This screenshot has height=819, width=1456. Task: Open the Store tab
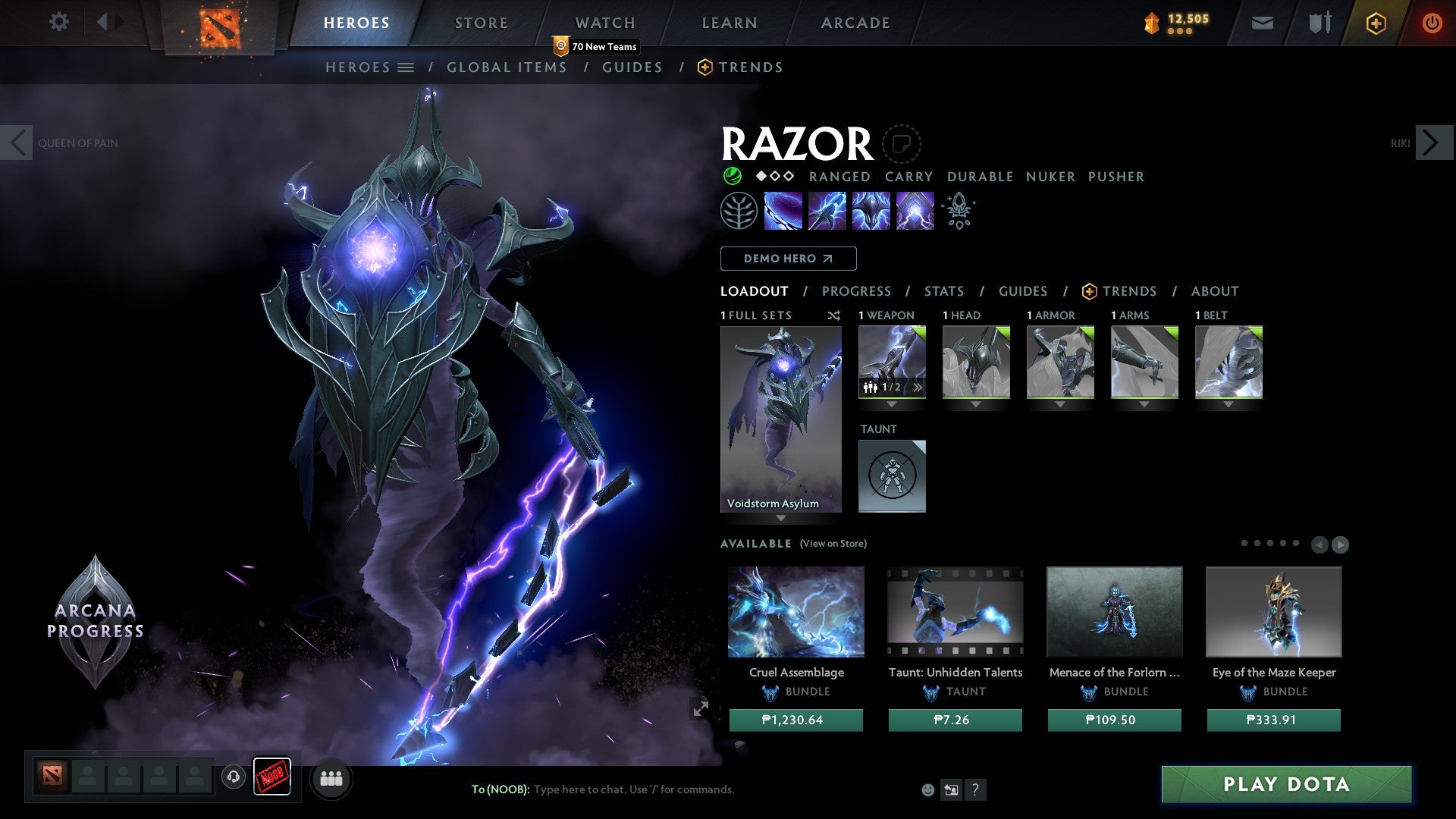(481, 23)
